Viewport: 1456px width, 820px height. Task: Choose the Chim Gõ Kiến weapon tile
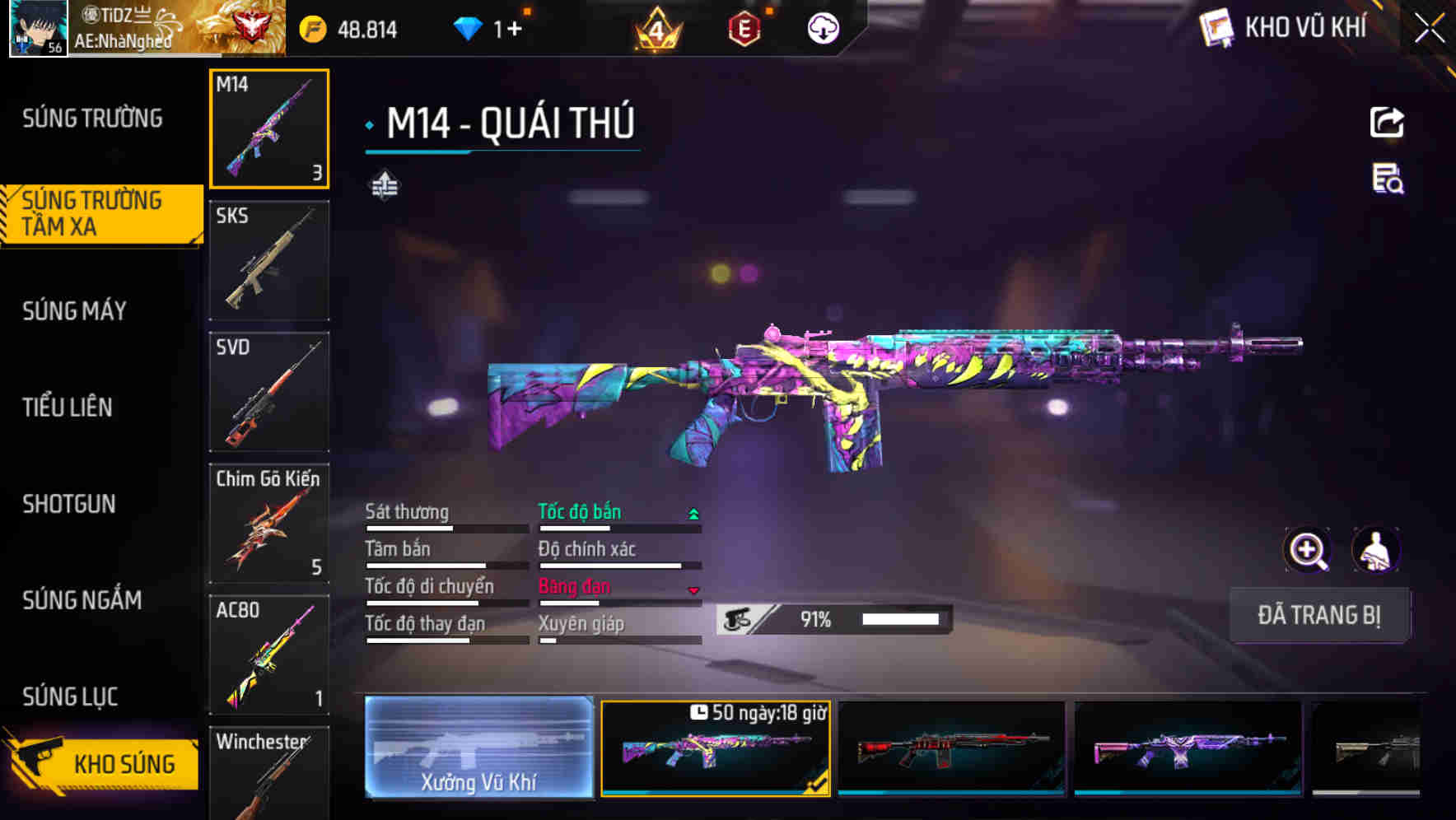click(x=269, y=524)
